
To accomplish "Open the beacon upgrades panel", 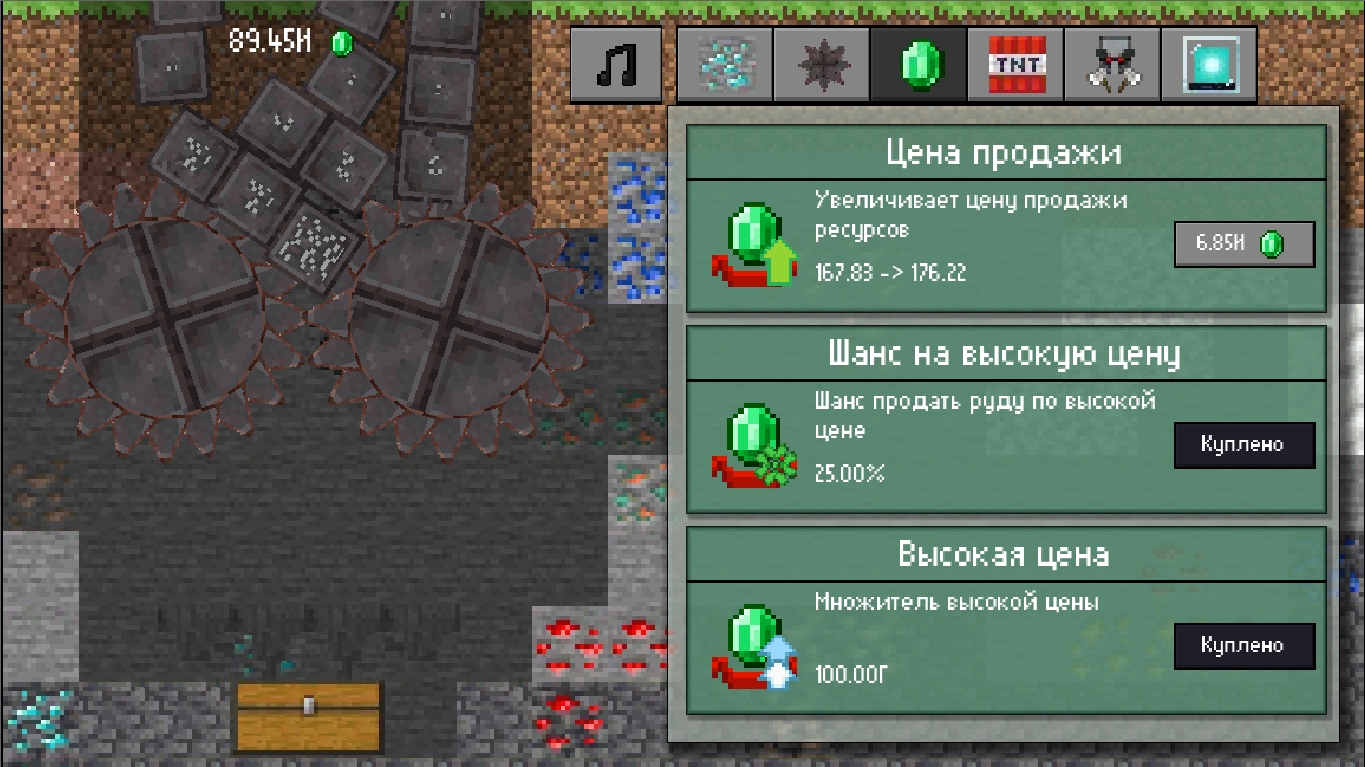I will [x=1209, y=64].
